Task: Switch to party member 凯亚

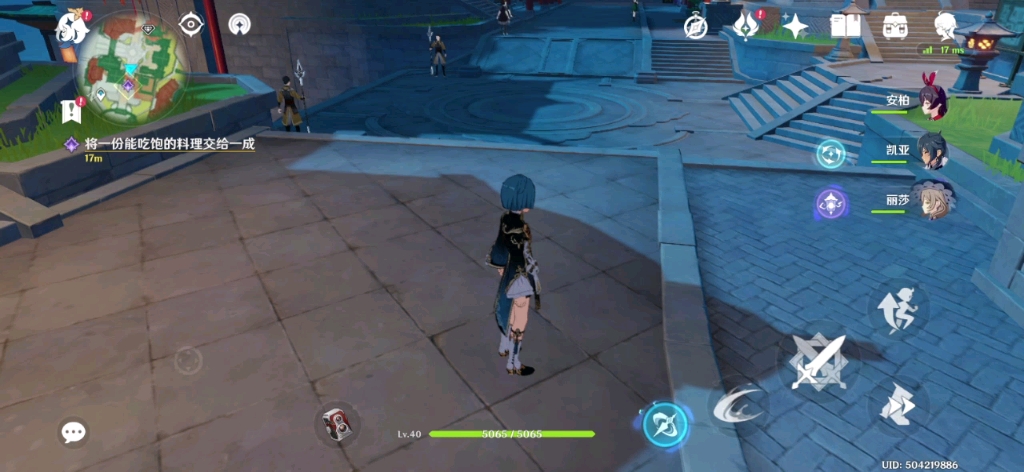Action: coord(931,151)
